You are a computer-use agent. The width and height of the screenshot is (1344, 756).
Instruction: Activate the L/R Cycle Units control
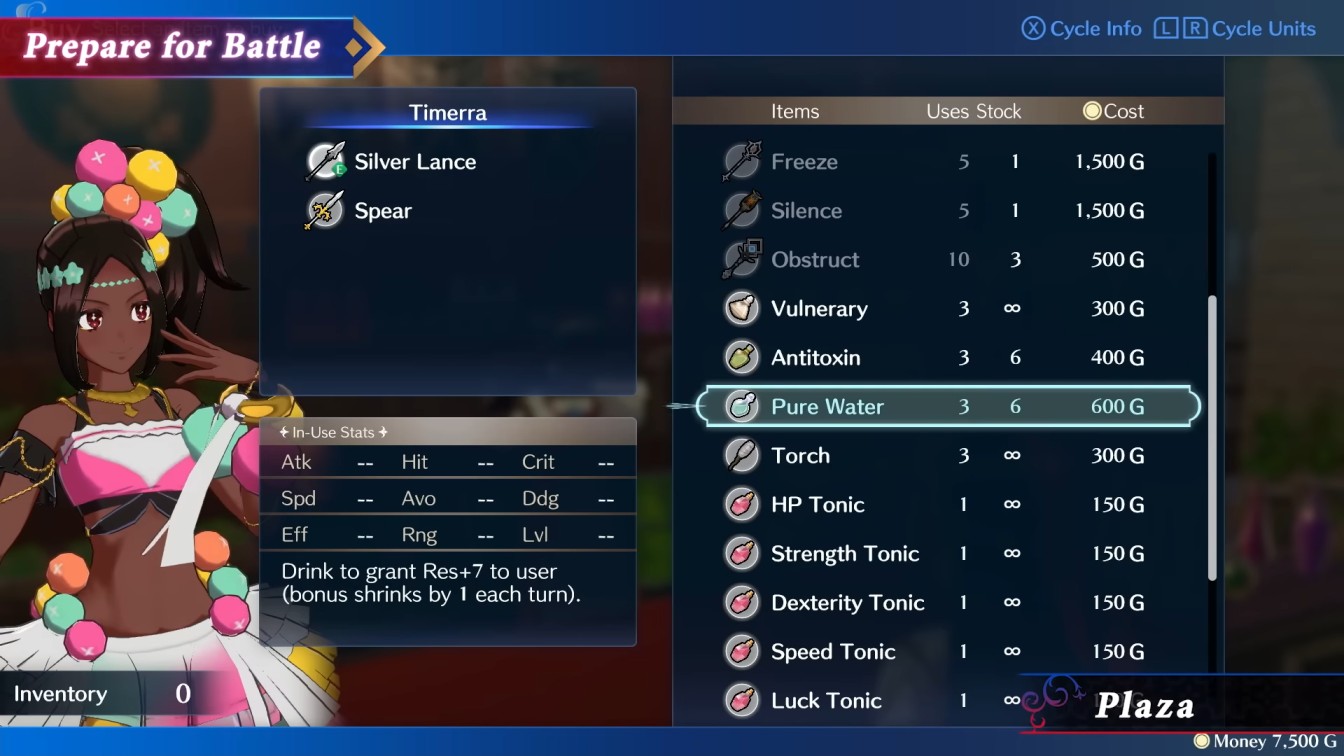pyautogui.click(x=1237, y=28)
